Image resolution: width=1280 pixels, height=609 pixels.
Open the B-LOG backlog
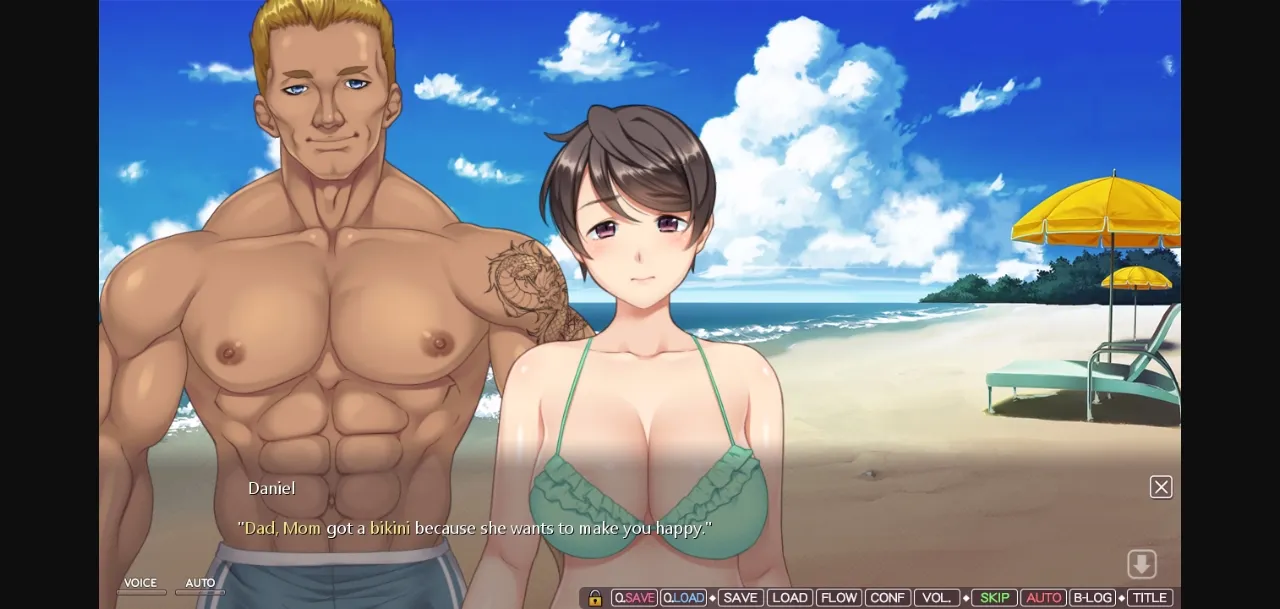[1092, 598]
